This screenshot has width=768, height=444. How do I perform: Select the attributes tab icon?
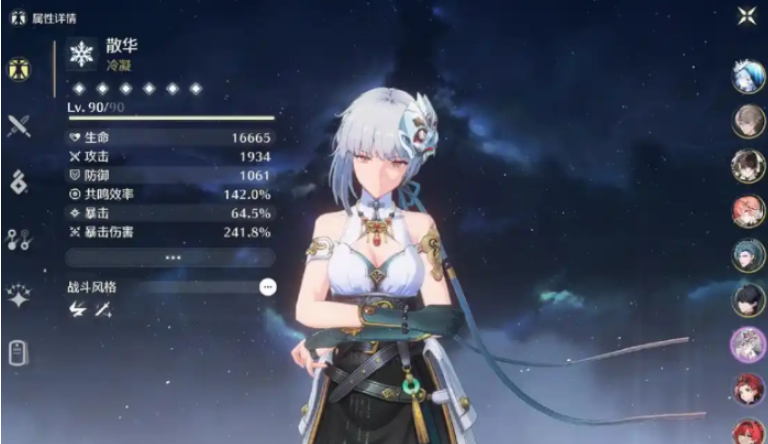[x=18, y=69]
